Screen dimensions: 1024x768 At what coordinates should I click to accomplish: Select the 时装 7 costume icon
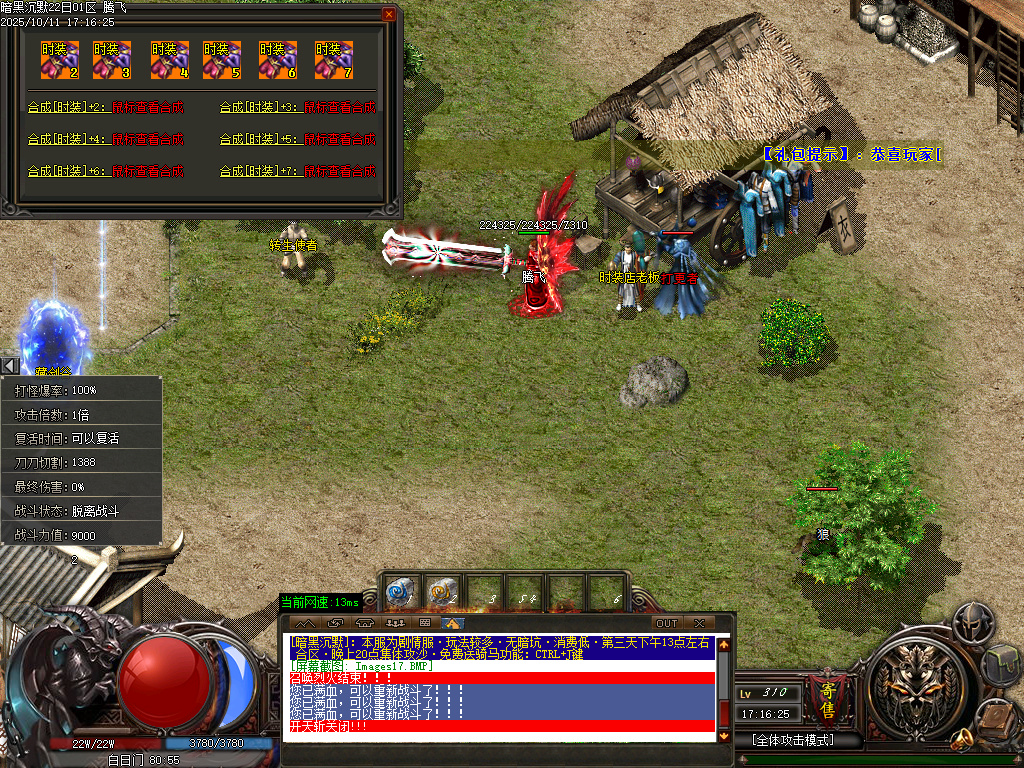(x=333, y=60)
